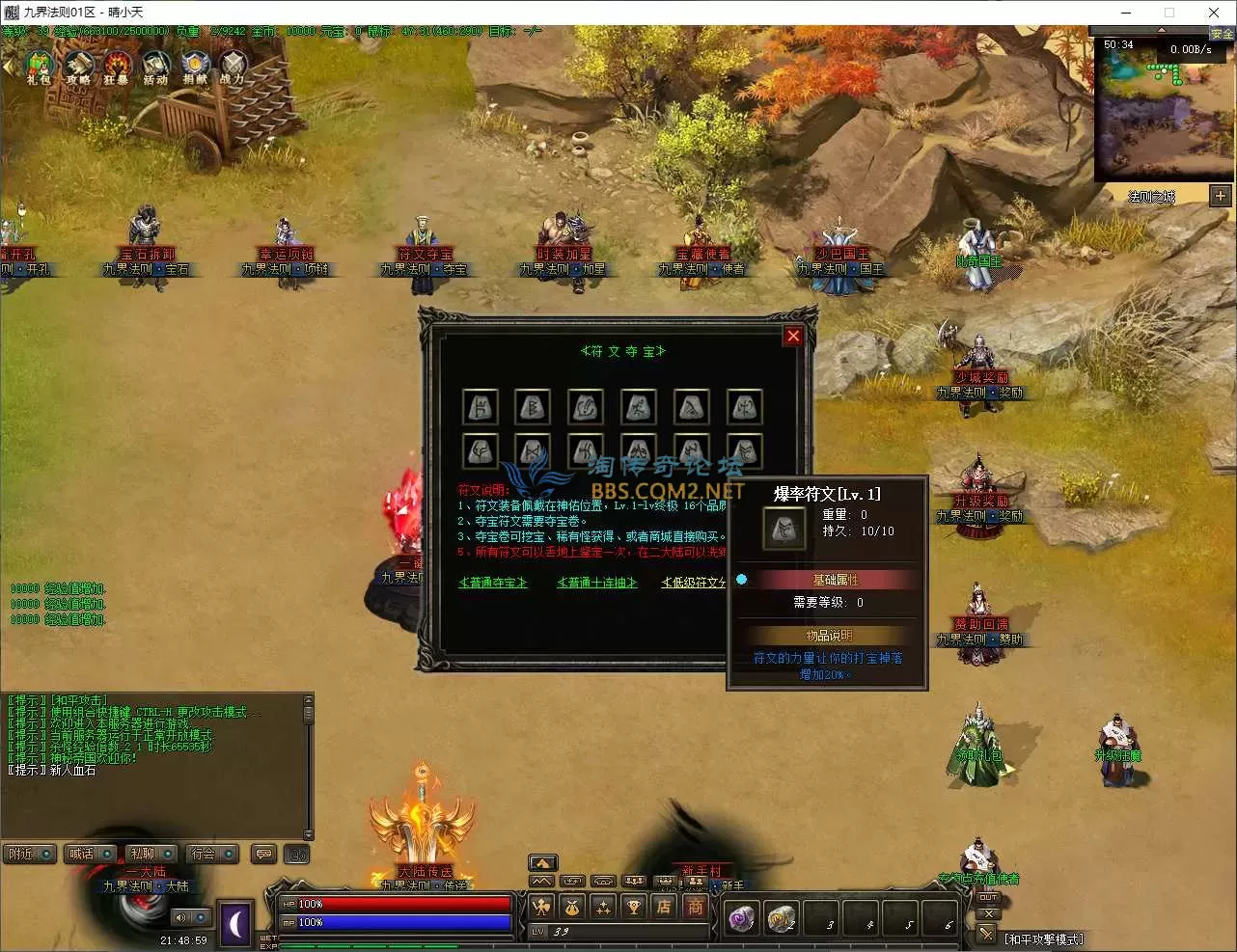Viewport: 1237px width, 952px height.
Task: Activate the 狂暴 berserk icon
Action: tap(117, 68)
